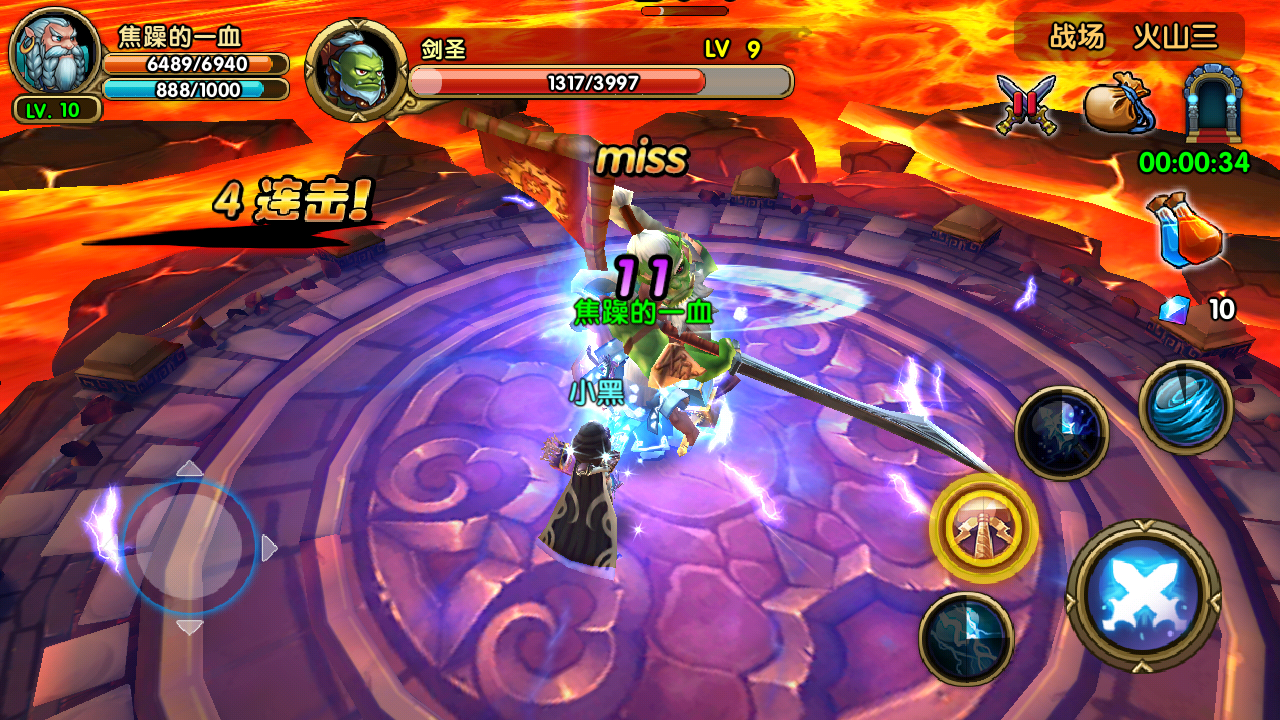Viewport: 1280px width, 720px height.
Task: Click the crossed swords battle icon
Action: (1026, 105)
